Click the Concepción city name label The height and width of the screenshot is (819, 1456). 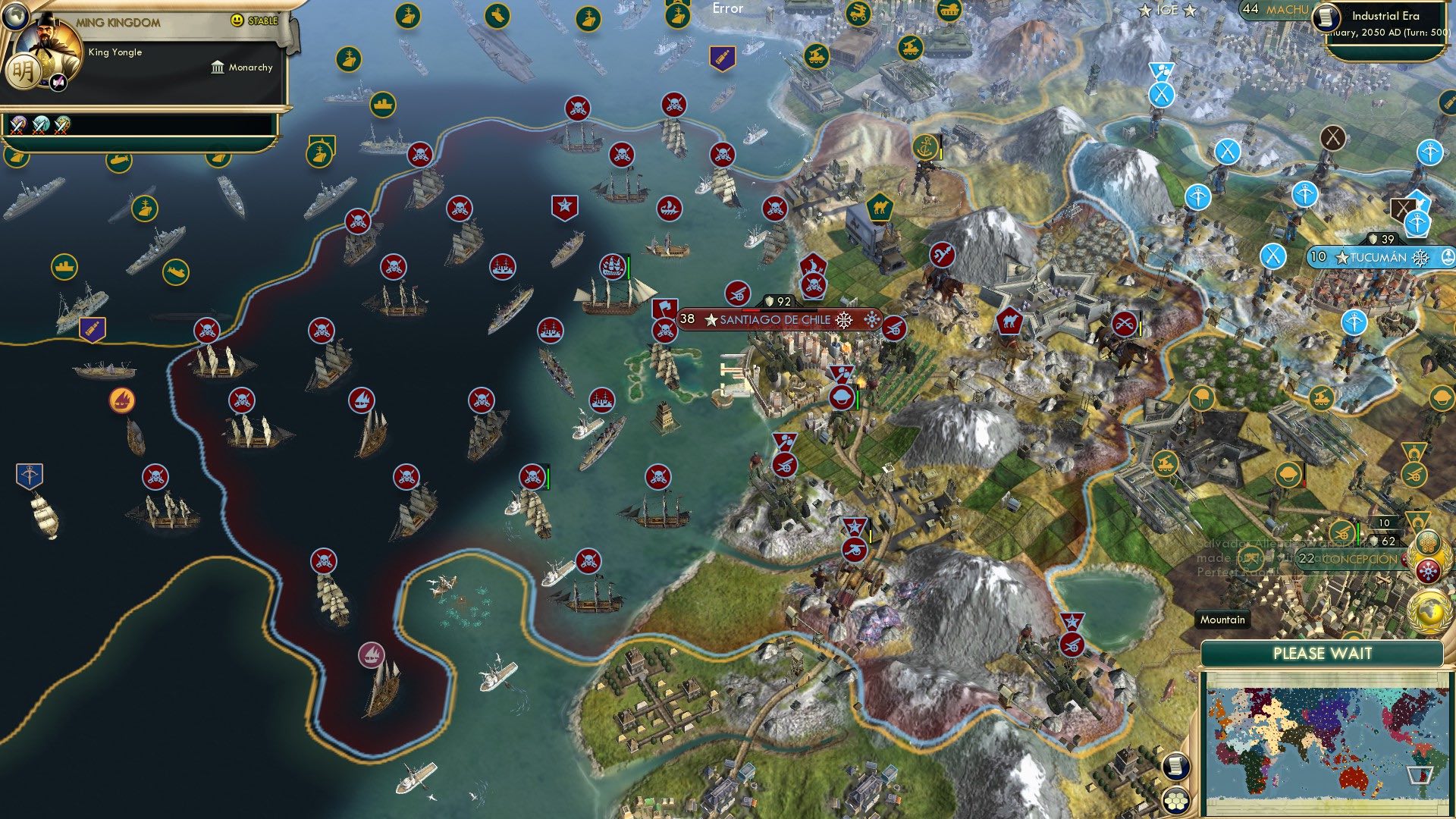pyautogui.click(x=1357, y=560)
